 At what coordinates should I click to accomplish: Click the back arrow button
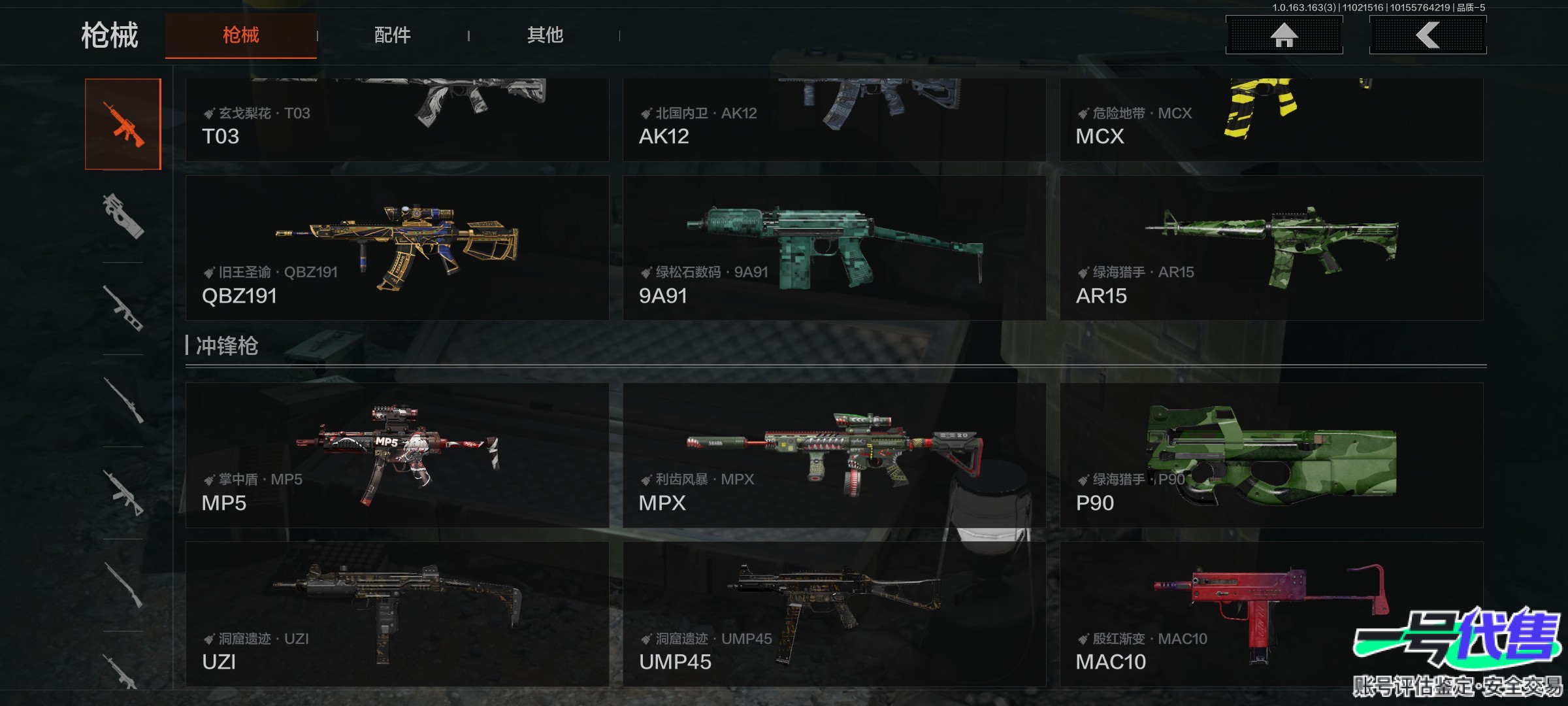pos(1428,35)
